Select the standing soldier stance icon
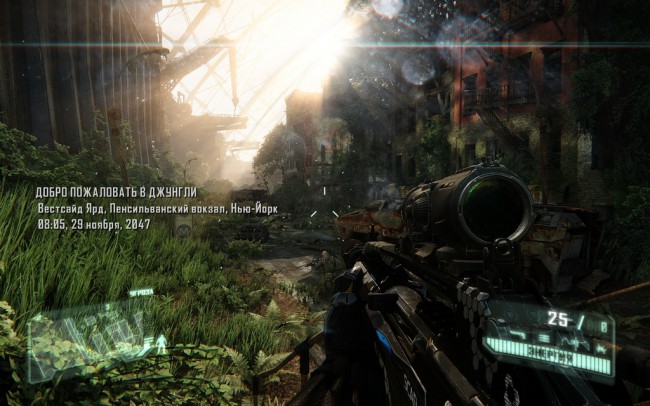The height and width of the screenshot is (406, 650). [x=159, y=345]
